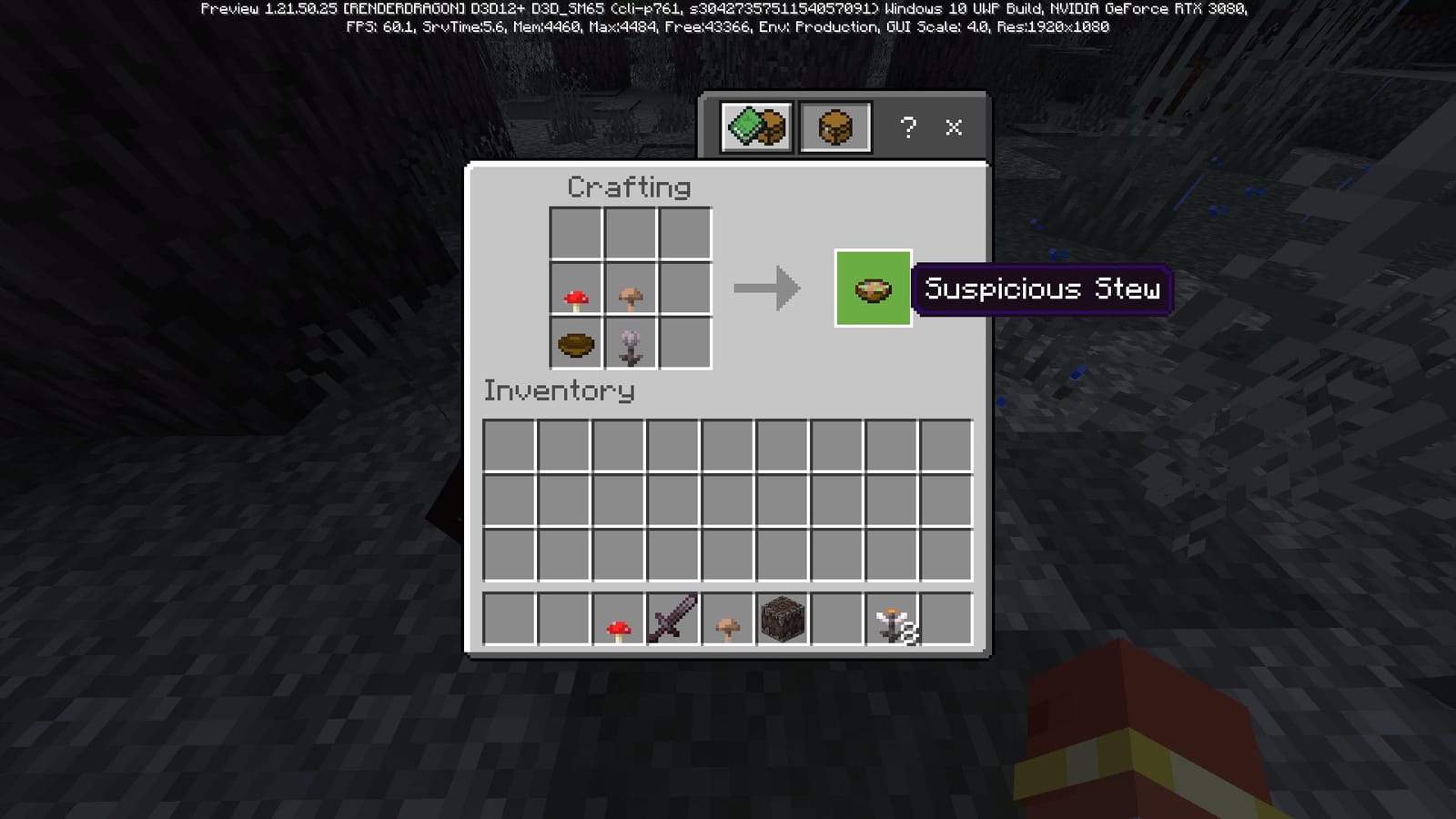Click the Crafting heading text

pos(628,187)
